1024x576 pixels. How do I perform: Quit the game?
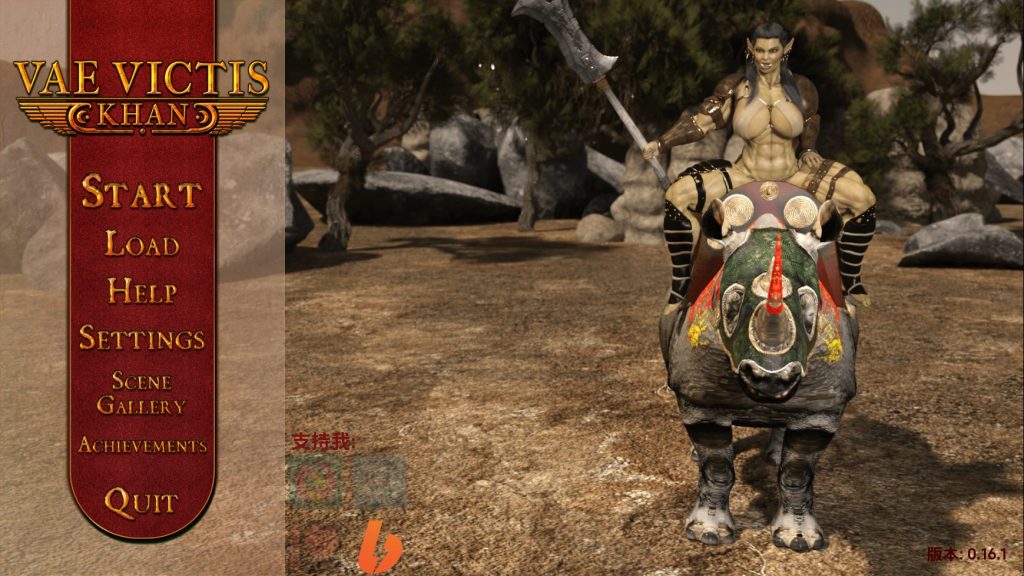142,502
